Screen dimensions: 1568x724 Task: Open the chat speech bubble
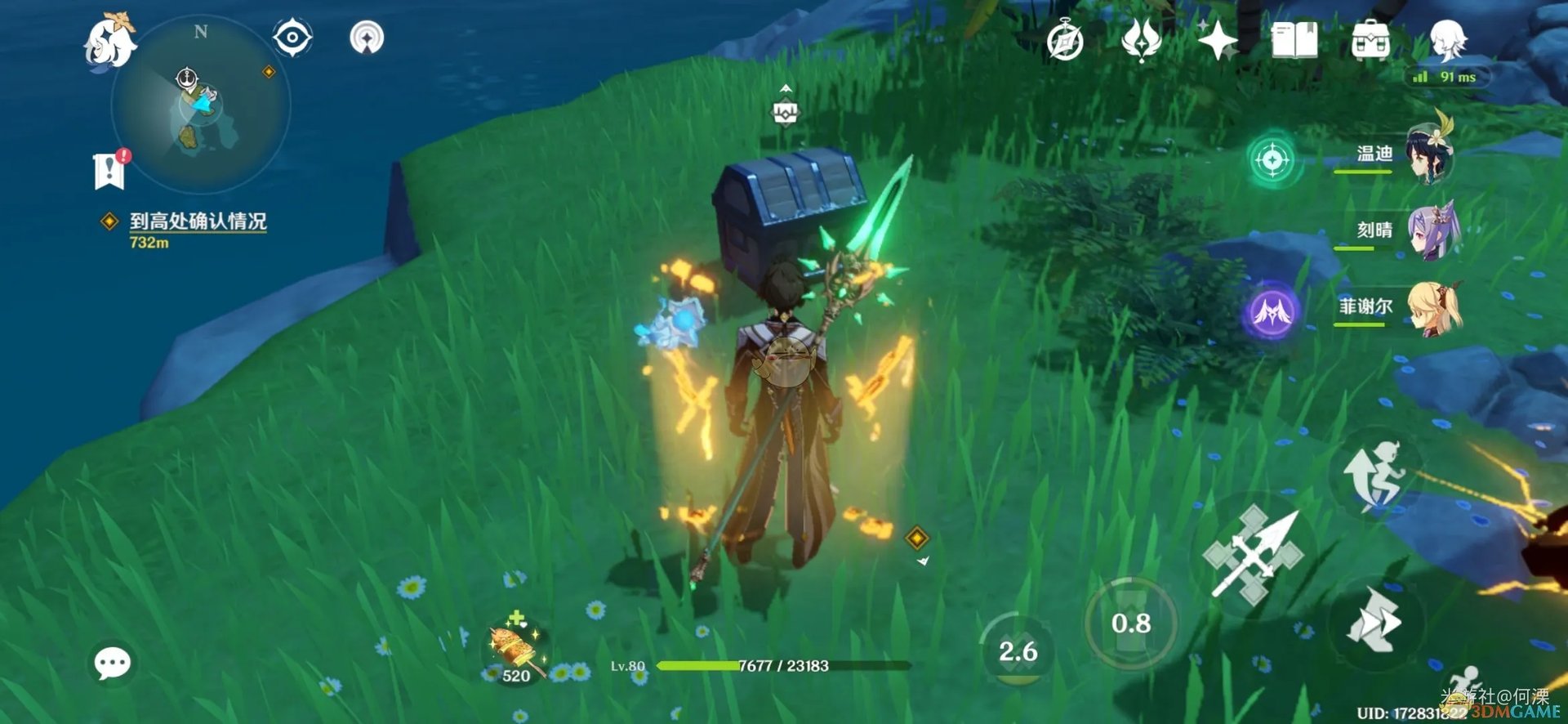coord(113,663)
